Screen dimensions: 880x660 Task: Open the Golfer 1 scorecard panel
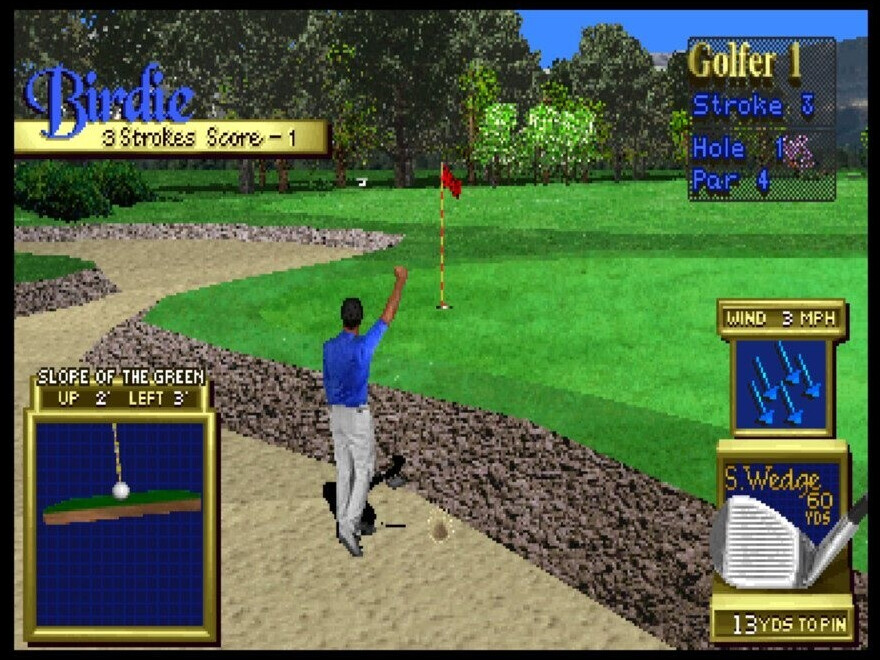[x=761, y=120]
